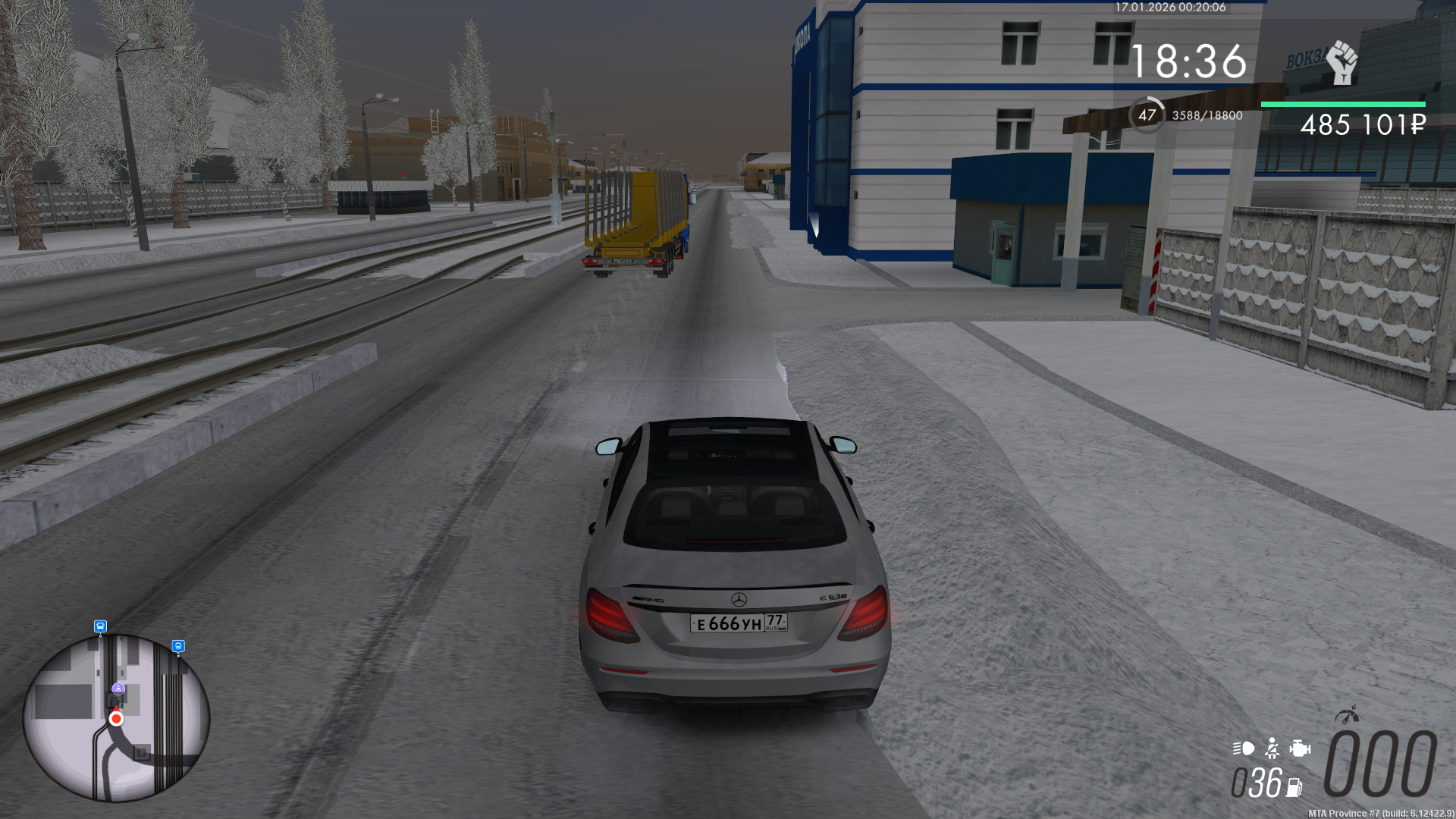This screenshot has width=1456, height=819.
Task: Select the train station marker on minimap
Action: (x=178, y=646)
